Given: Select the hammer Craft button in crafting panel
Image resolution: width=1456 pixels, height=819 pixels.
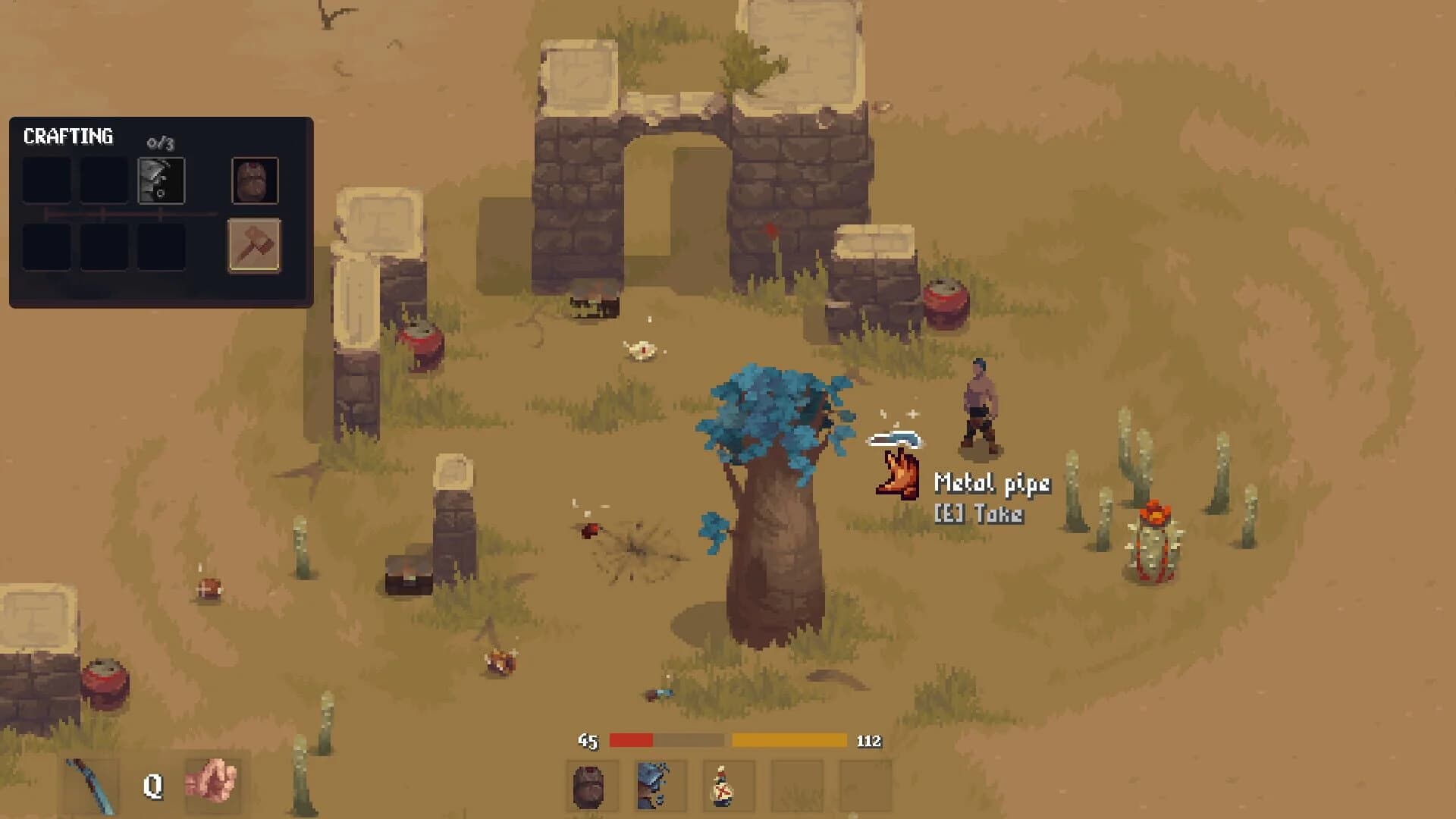Looking at the screenshot, I should click(x=255, y=247).
